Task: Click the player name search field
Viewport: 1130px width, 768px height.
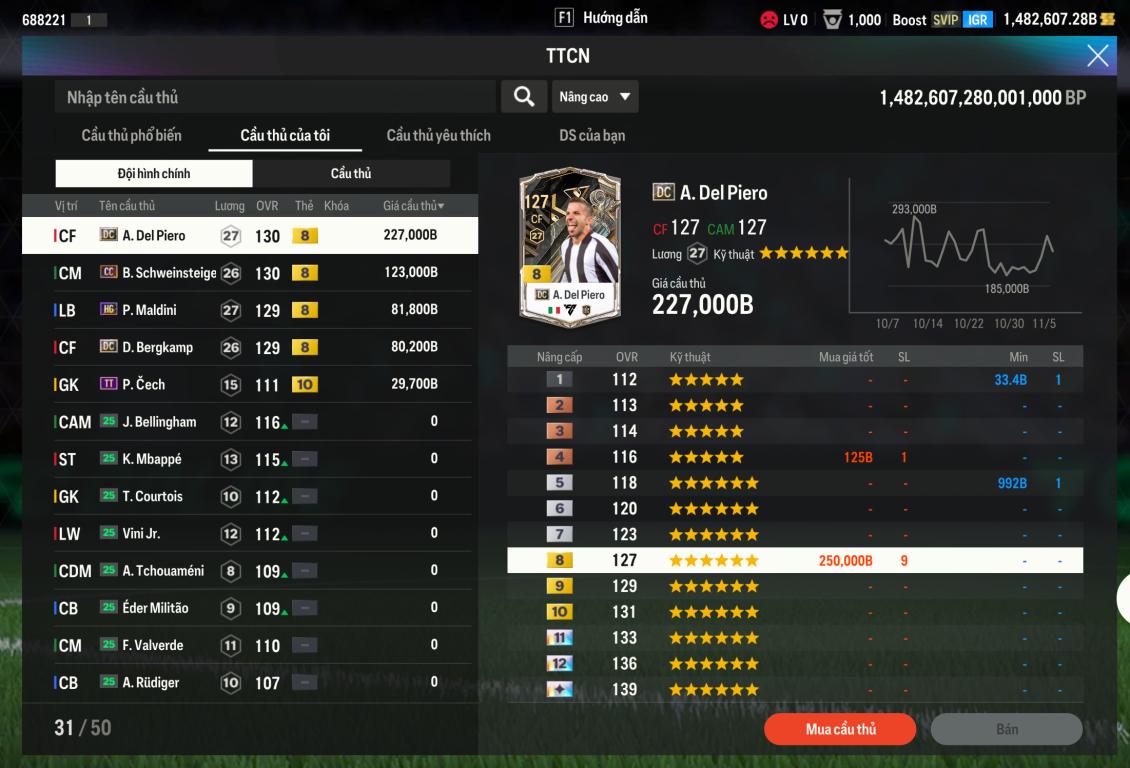Action: coord(275,97)
